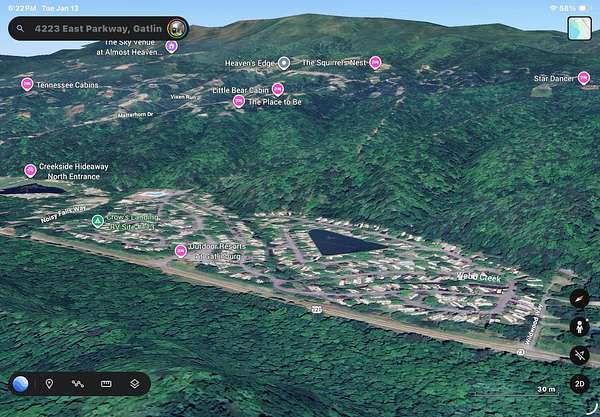
Task: Select the Tennessee Cabins map marker
Action: click(x=27, y=84)
